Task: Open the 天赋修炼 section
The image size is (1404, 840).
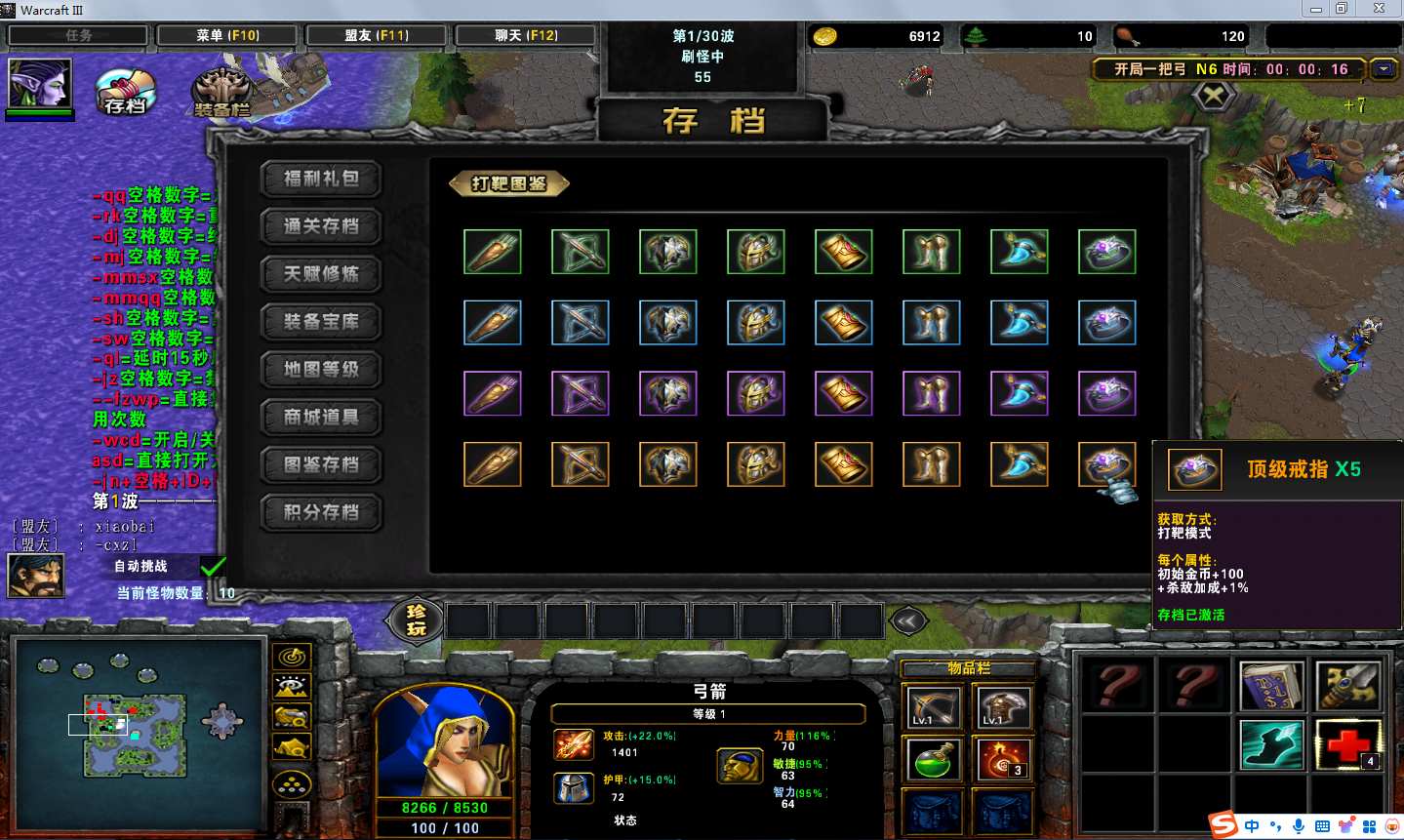Action: (x=321, y=274)
